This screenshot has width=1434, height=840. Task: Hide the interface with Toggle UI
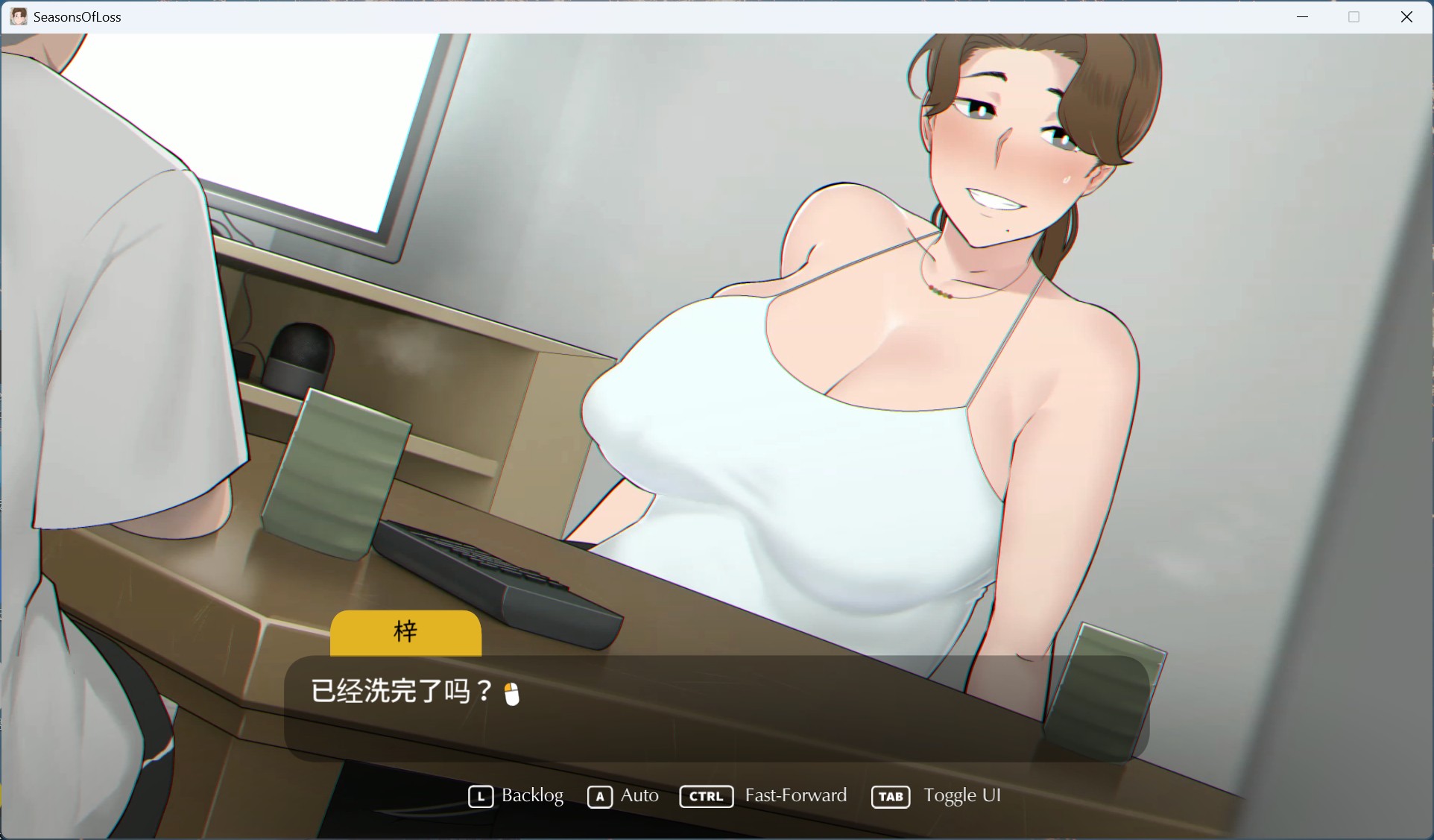point(963,796)
